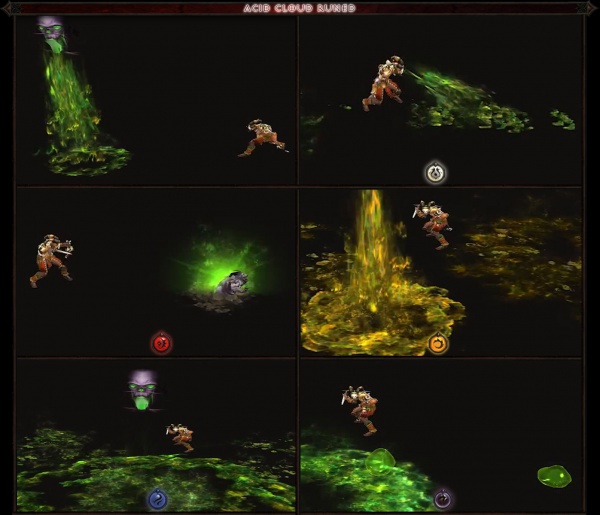Open the preview with green slime blobs
Viewport: 600px width, 515px height.
point(440,435)
